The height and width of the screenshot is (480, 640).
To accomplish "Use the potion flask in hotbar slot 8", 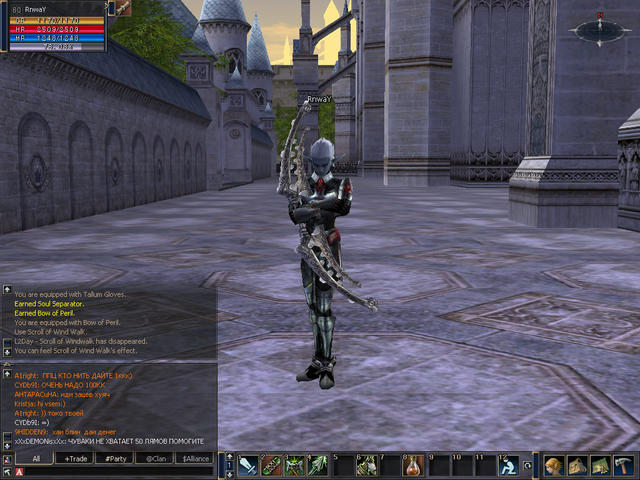I will (410, 465).
